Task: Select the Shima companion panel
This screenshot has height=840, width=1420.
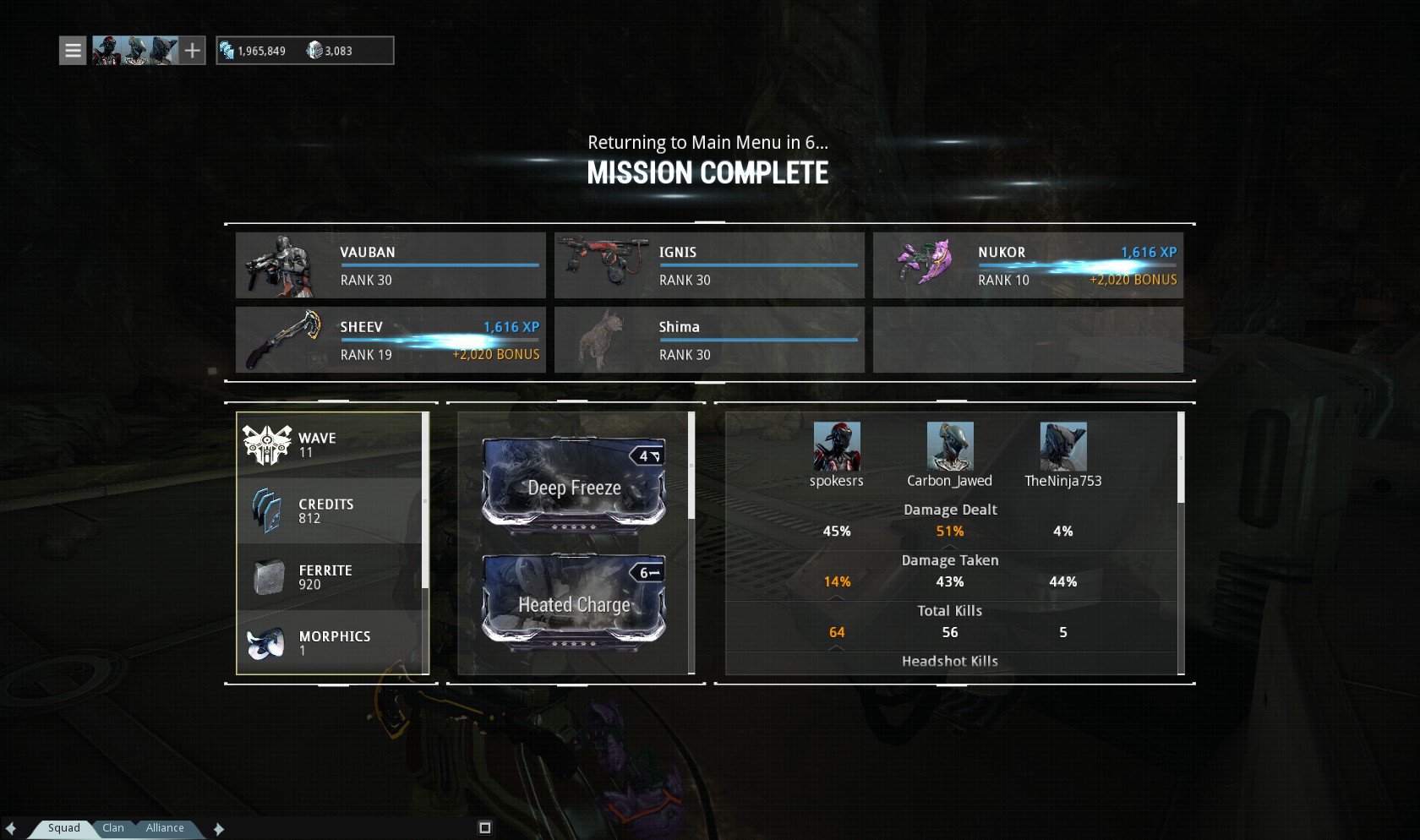Action: click(709, 340)
